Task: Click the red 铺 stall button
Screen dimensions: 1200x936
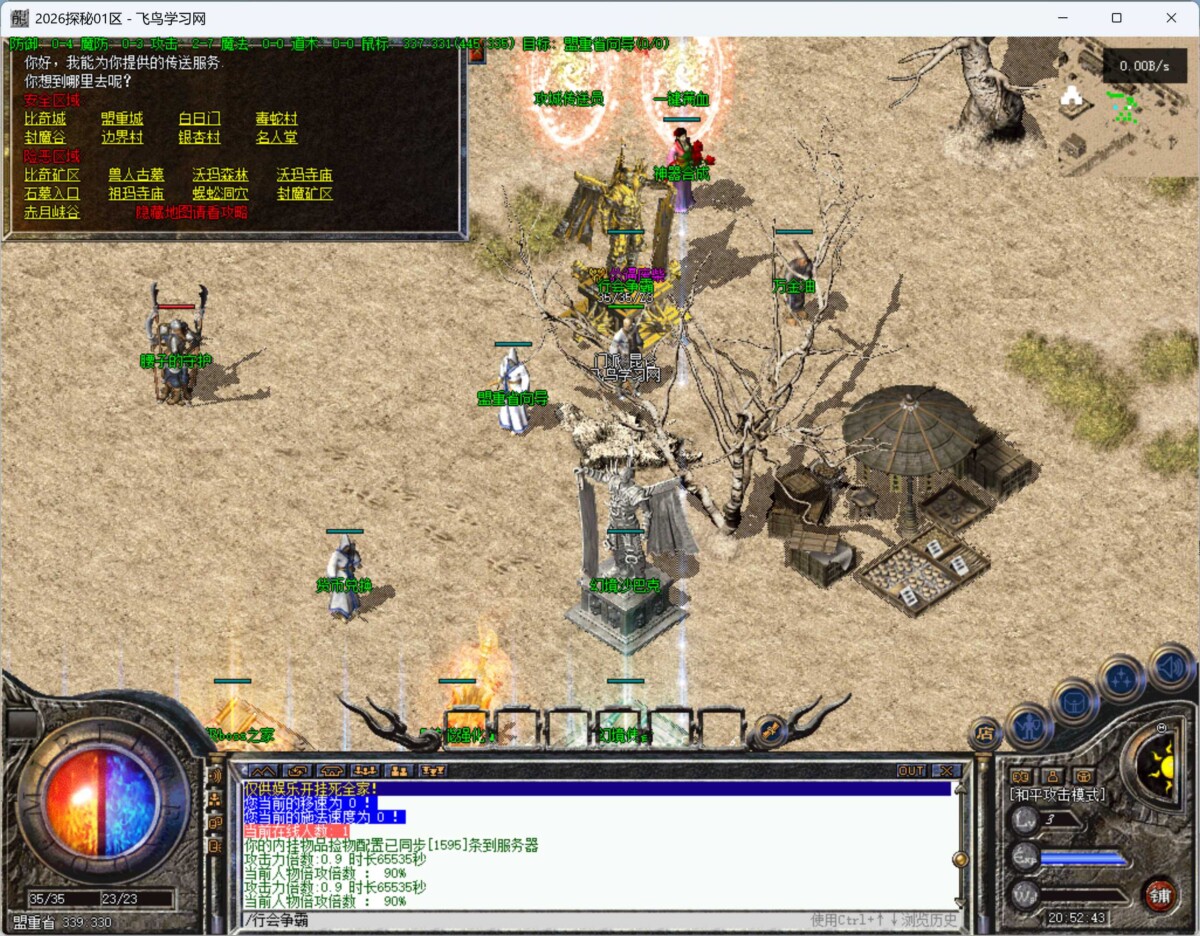Action: pos(1160,893)
